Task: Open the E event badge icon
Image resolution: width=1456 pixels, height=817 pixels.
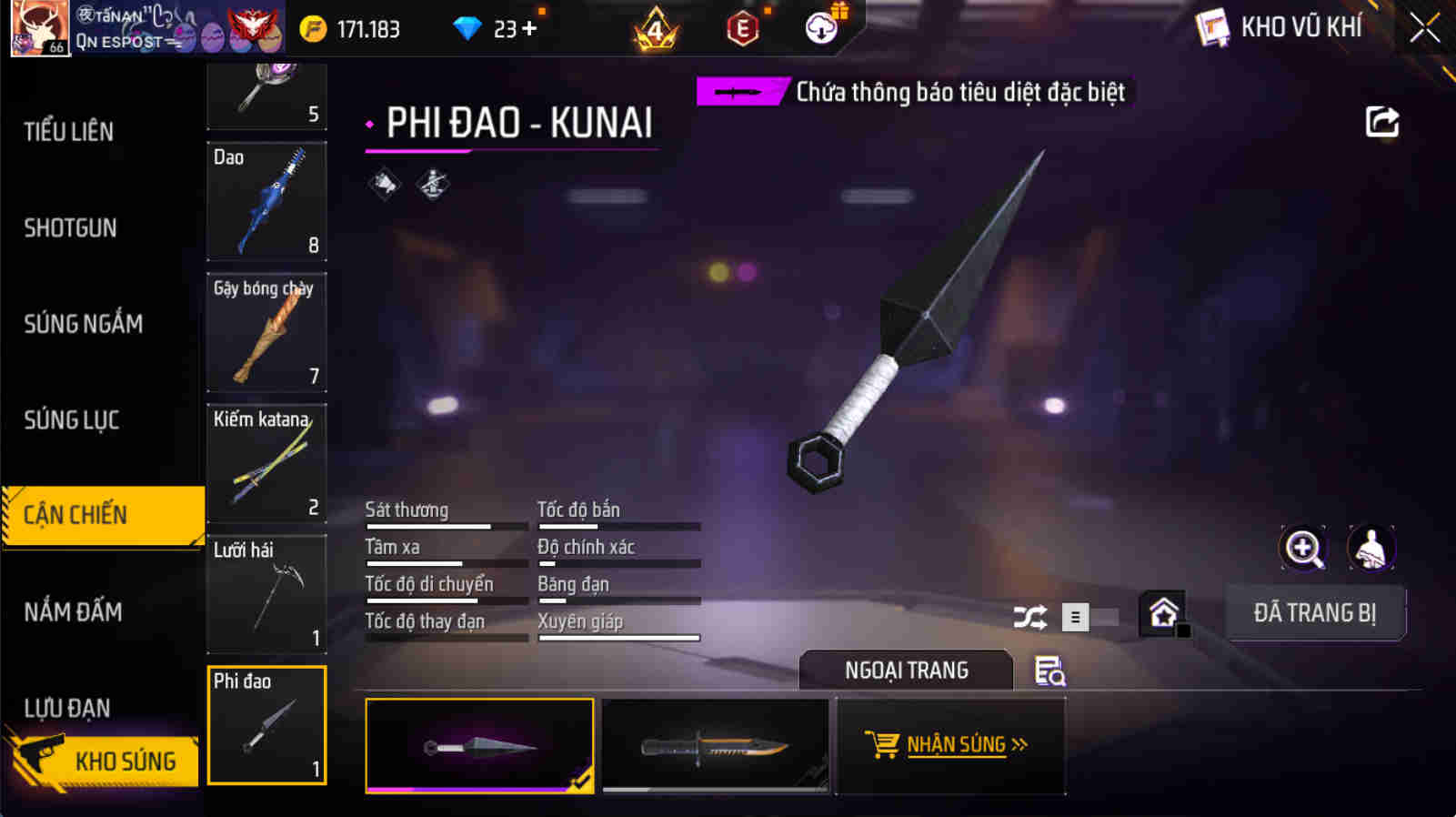Action: pyautogui.click(x=742, y=27)
